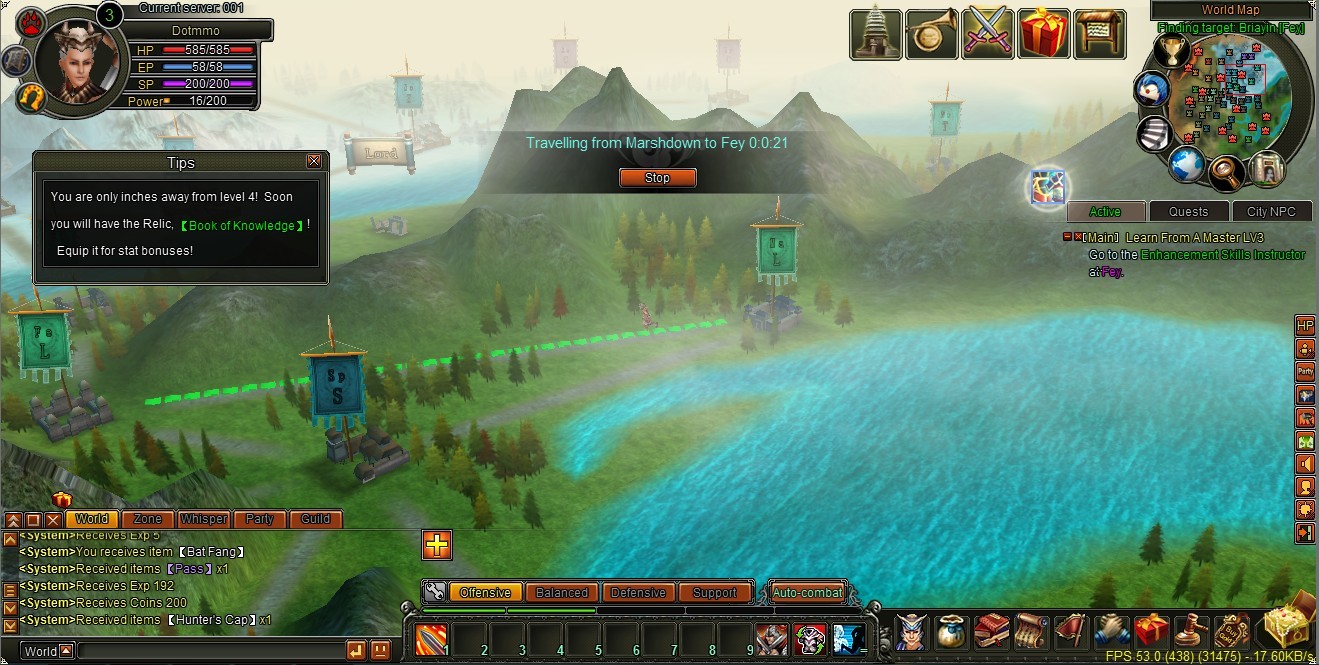Open the red gift box at top
The height and width of the screenshot is (665, 1319).
[x=1044, y=34]
